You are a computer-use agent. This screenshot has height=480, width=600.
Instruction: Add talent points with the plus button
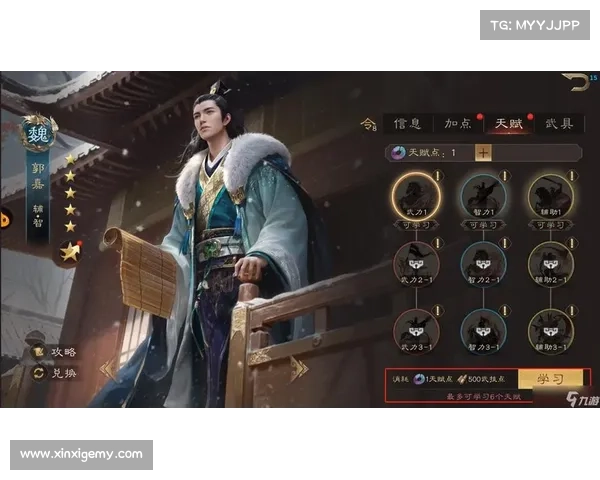coord(483,153)
